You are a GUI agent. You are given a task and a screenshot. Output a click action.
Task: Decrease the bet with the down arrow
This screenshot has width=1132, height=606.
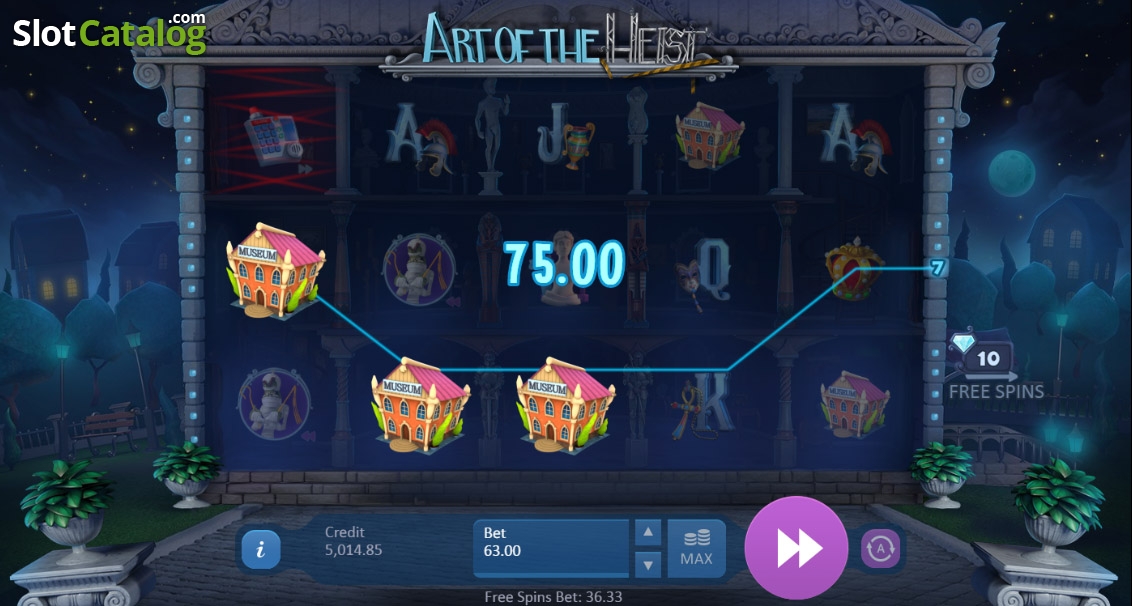click(649, 564)
